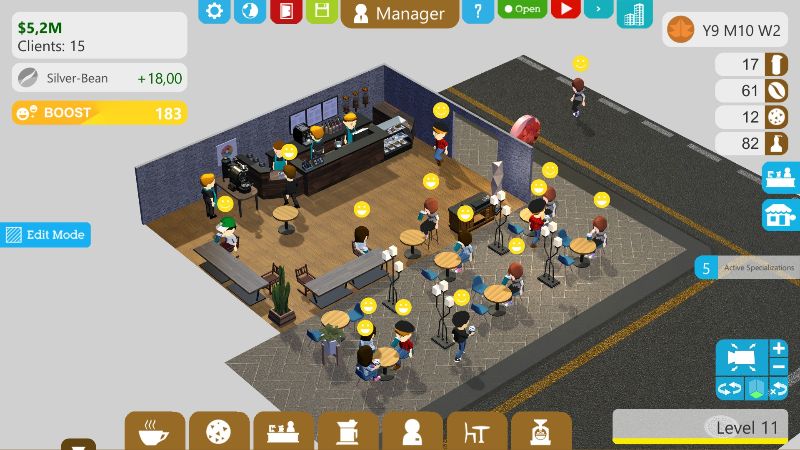Open the staff person menu
The image size is (800, 450).
[411, 432]
